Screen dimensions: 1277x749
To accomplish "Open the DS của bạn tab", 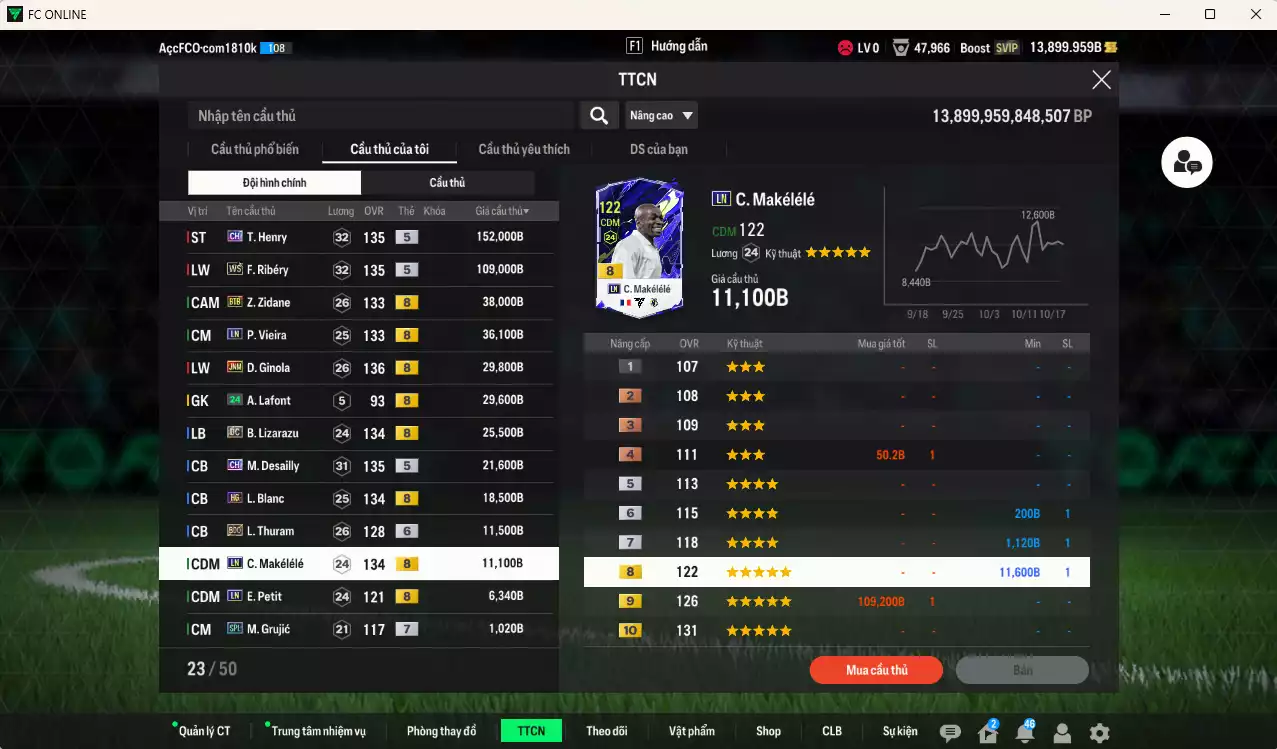I will pyautogui.click(x=658, y=150).
